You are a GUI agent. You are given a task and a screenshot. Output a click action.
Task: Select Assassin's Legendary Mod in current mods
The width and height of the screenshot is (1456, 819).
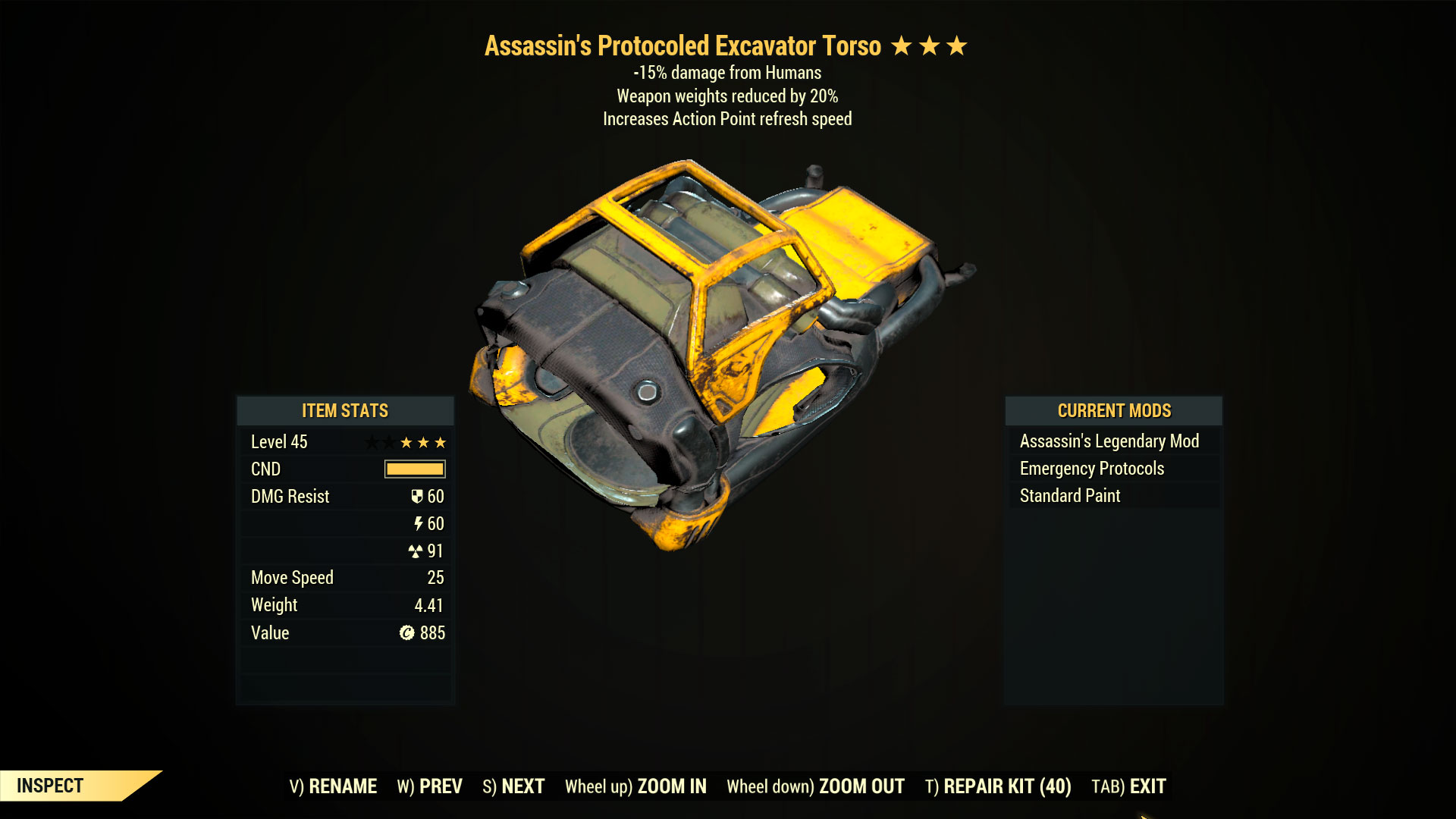[x=1109, y=441]
